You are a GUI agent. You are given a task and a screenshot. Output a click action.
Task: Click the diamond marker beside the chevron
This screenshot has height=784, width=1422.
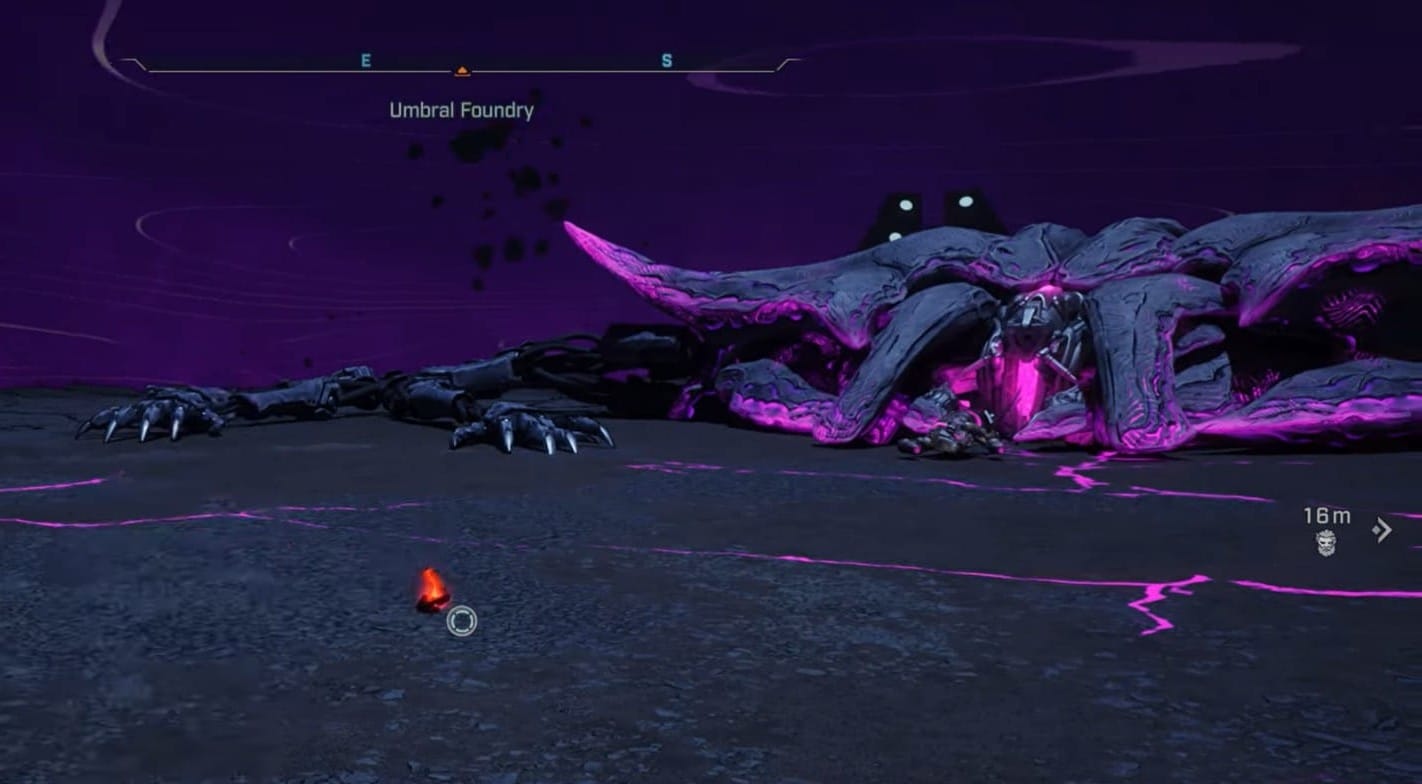[1375, 530]
